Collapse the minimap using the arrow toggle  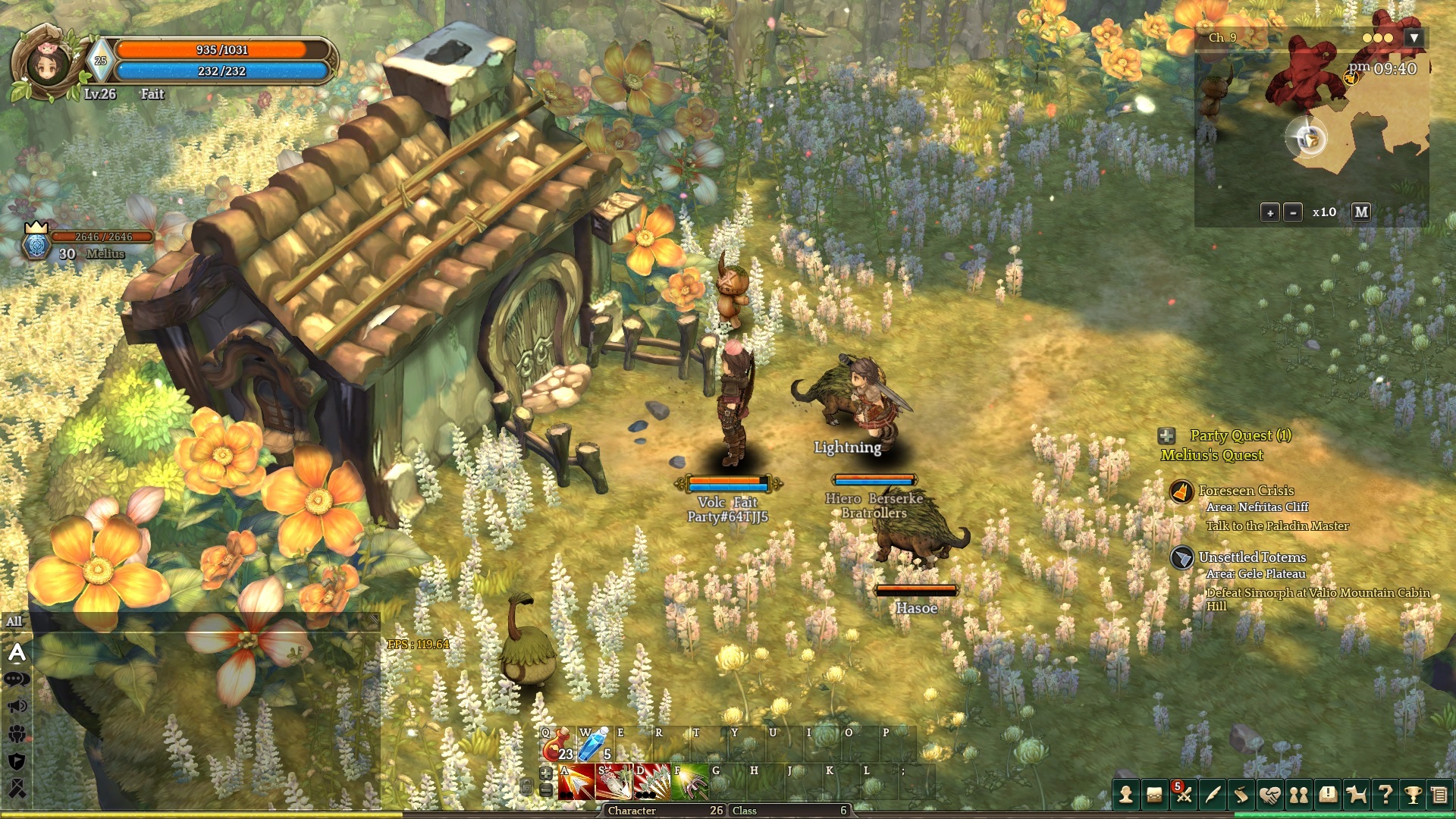[x=1414, y=38]
